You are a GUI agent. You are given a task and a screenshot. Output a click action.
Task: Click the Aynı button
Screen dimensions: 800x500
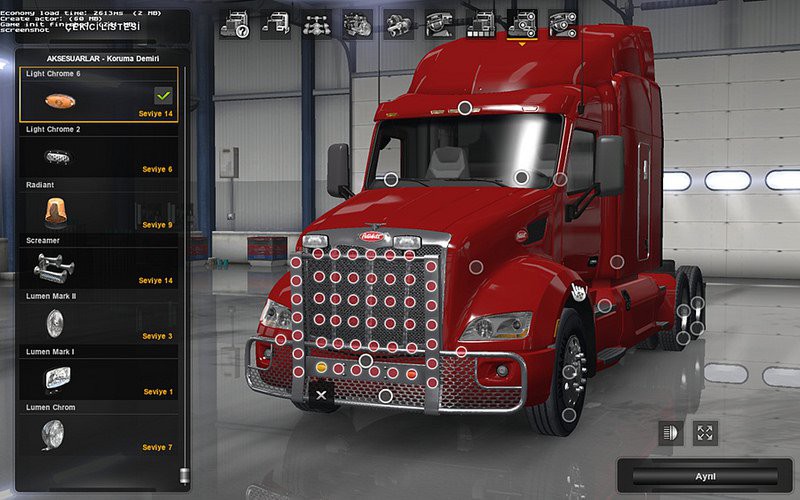[x=705, y=476]
